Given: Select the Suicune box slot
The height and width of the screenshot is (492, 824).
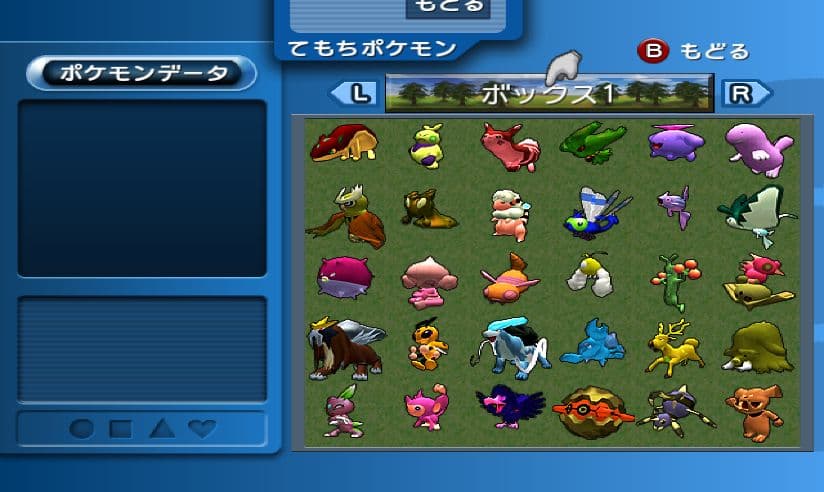Looking at the screenshot, I should coord(512,346).
